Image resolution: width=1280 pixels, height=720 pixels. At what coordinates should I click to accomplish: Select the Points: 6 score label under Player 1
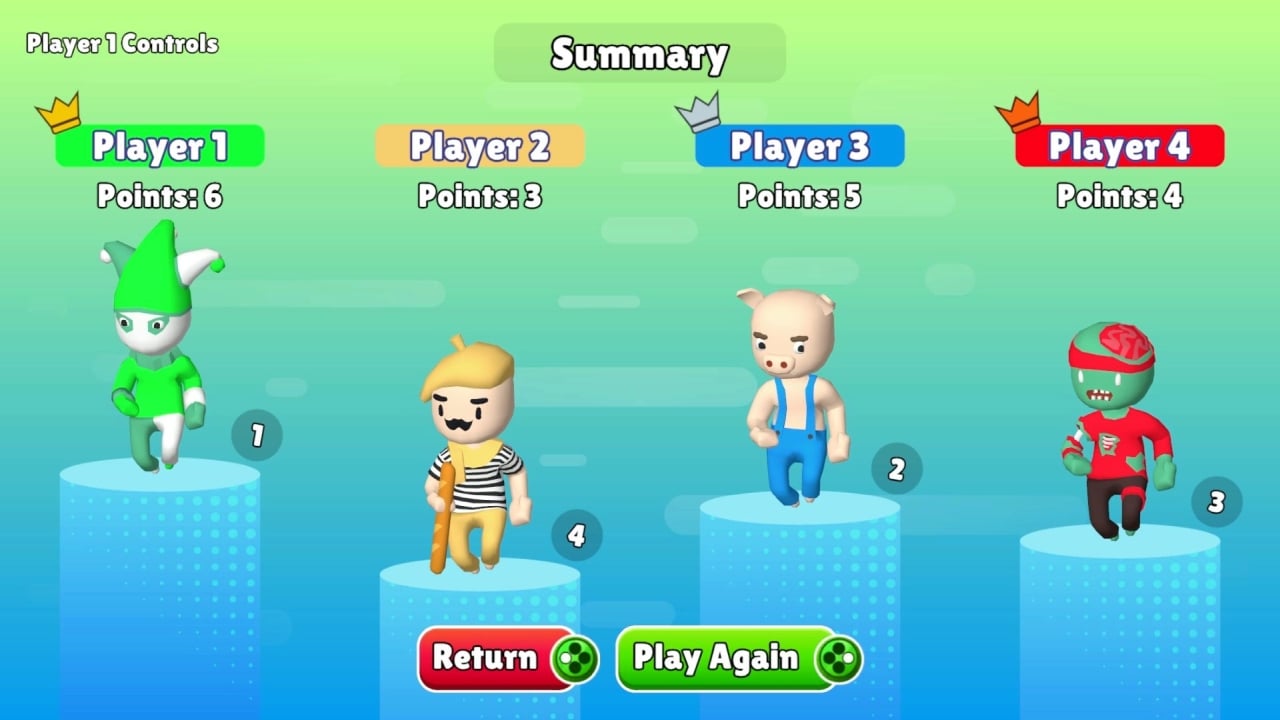tap(159, 197)
